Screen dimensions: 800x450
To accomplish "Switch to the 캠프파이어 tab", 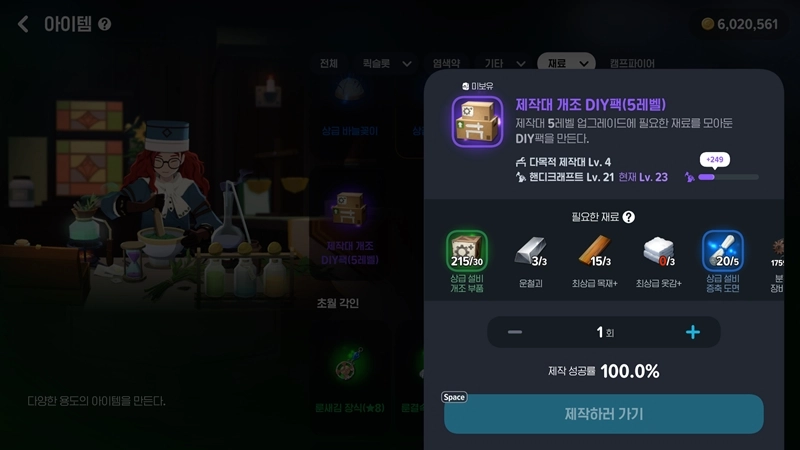I will point(632,63).
